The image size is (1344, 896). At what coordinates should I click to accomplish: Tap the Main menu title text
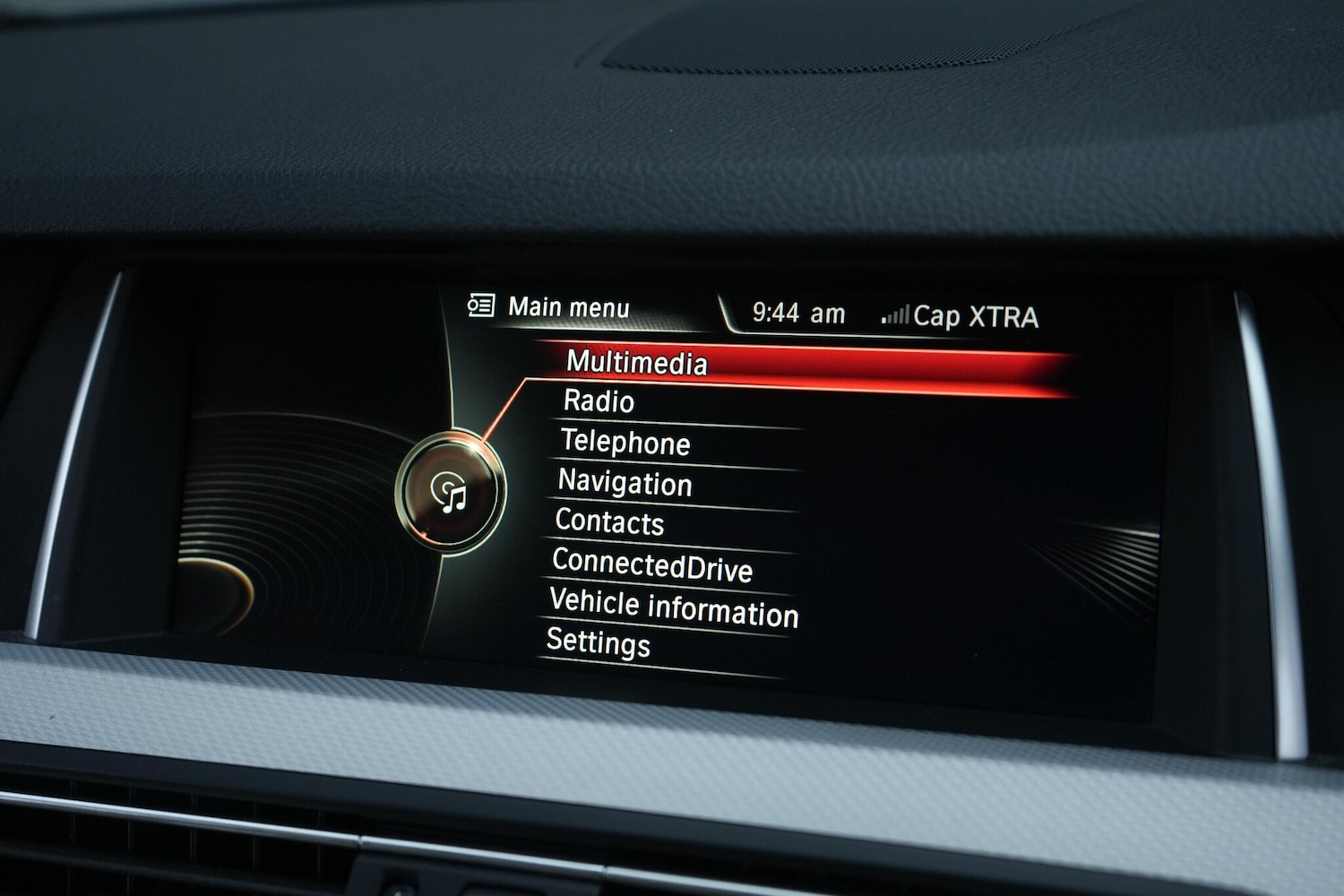point(569,306)
